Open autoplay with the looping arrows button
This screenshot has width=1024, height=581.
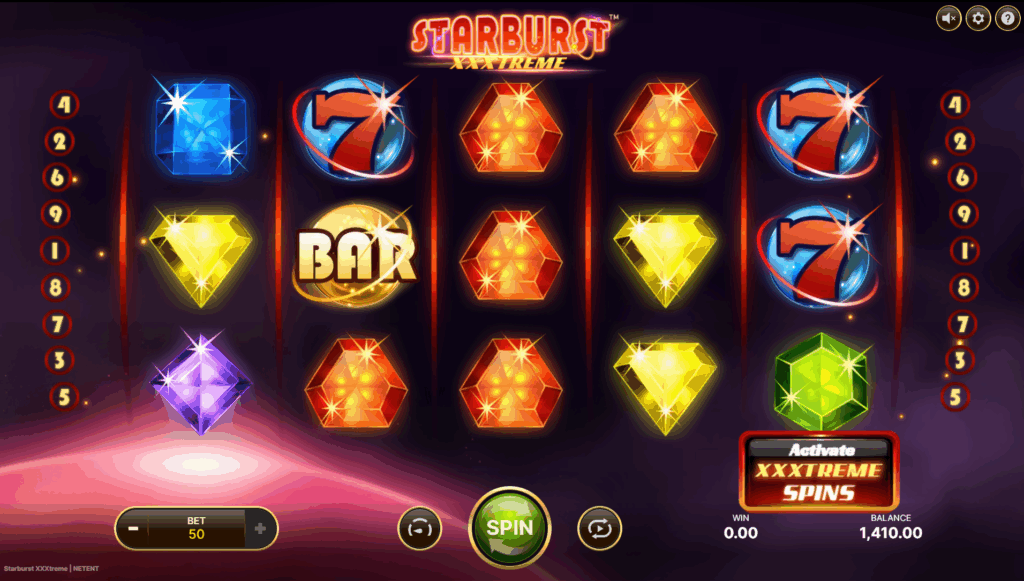(x=599, y=528)
